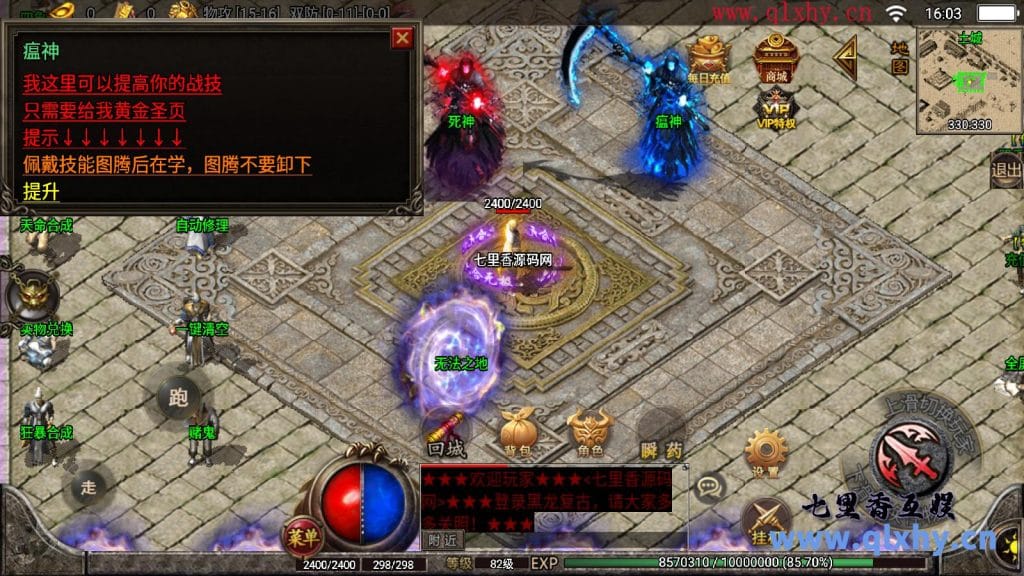Choose the 提升 upgrade option
This screenshot has height=576, width=1024.
pos(42,191)
